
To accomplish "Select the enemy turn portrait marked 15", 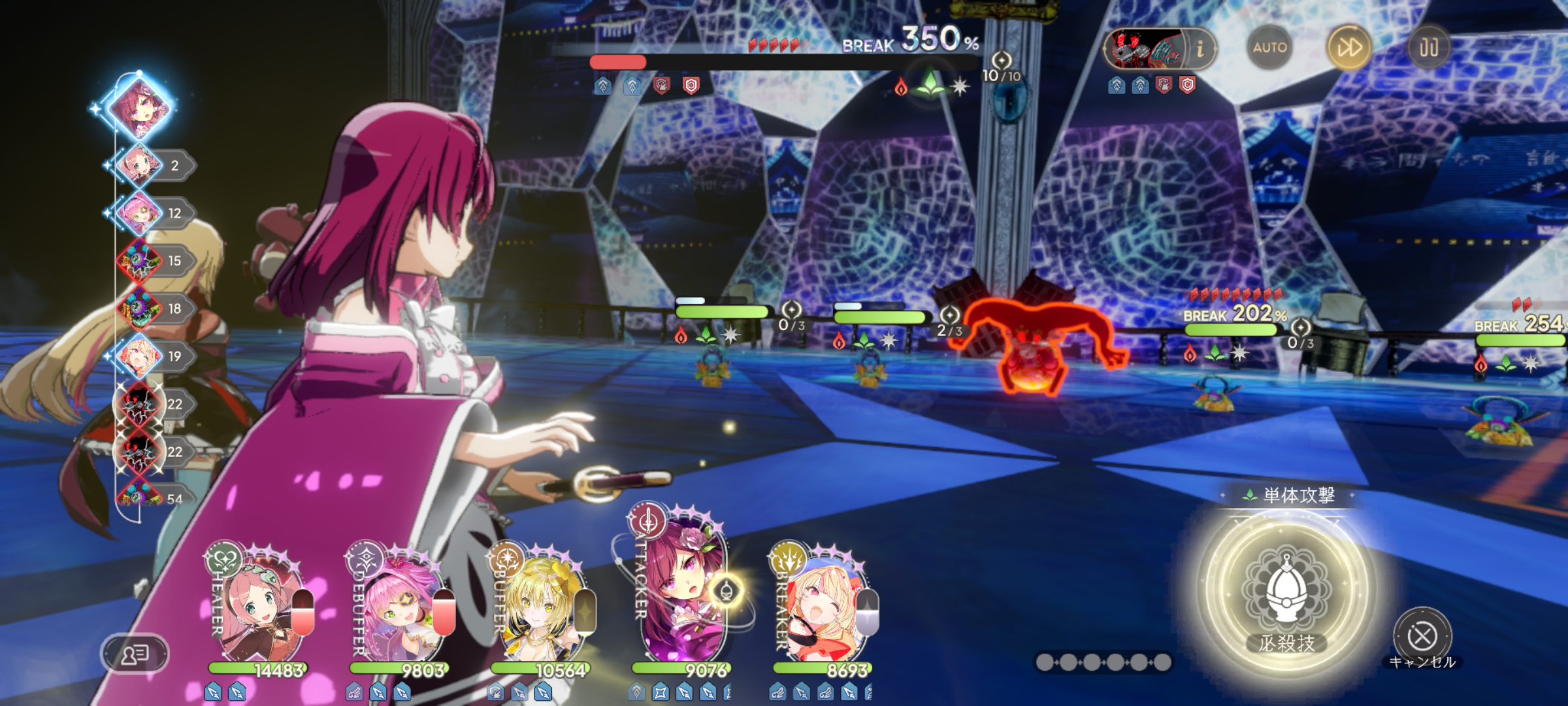I will coord(140,261).
